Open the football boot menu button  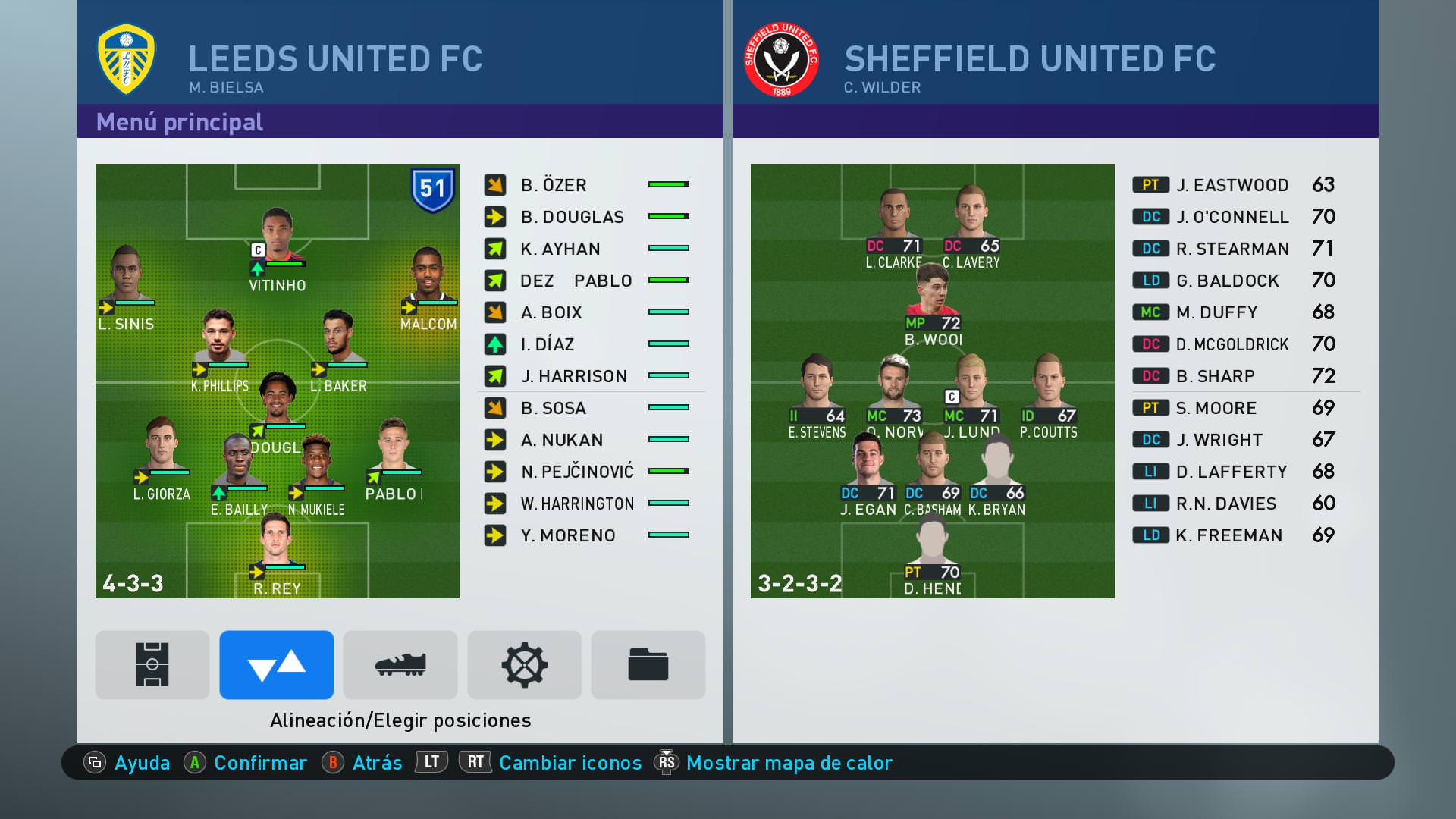point(400,665)
